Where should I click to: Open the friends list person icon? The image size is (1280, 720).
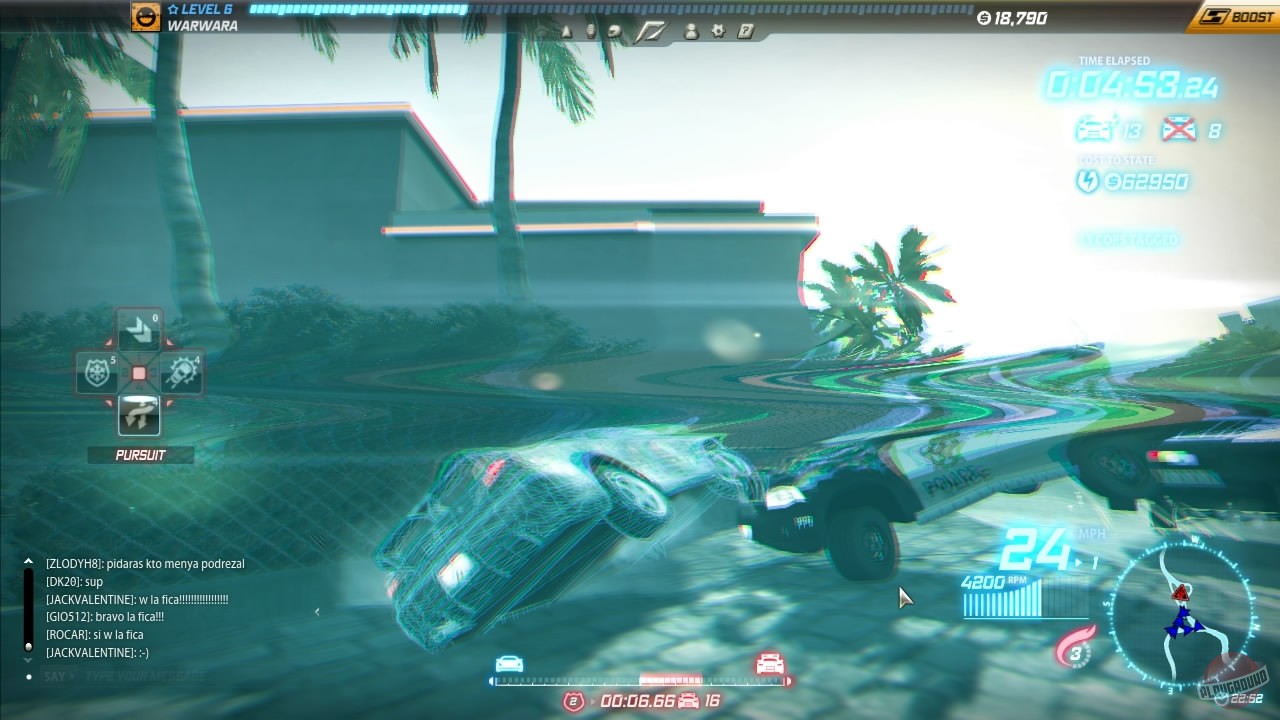tap(692, 31)
